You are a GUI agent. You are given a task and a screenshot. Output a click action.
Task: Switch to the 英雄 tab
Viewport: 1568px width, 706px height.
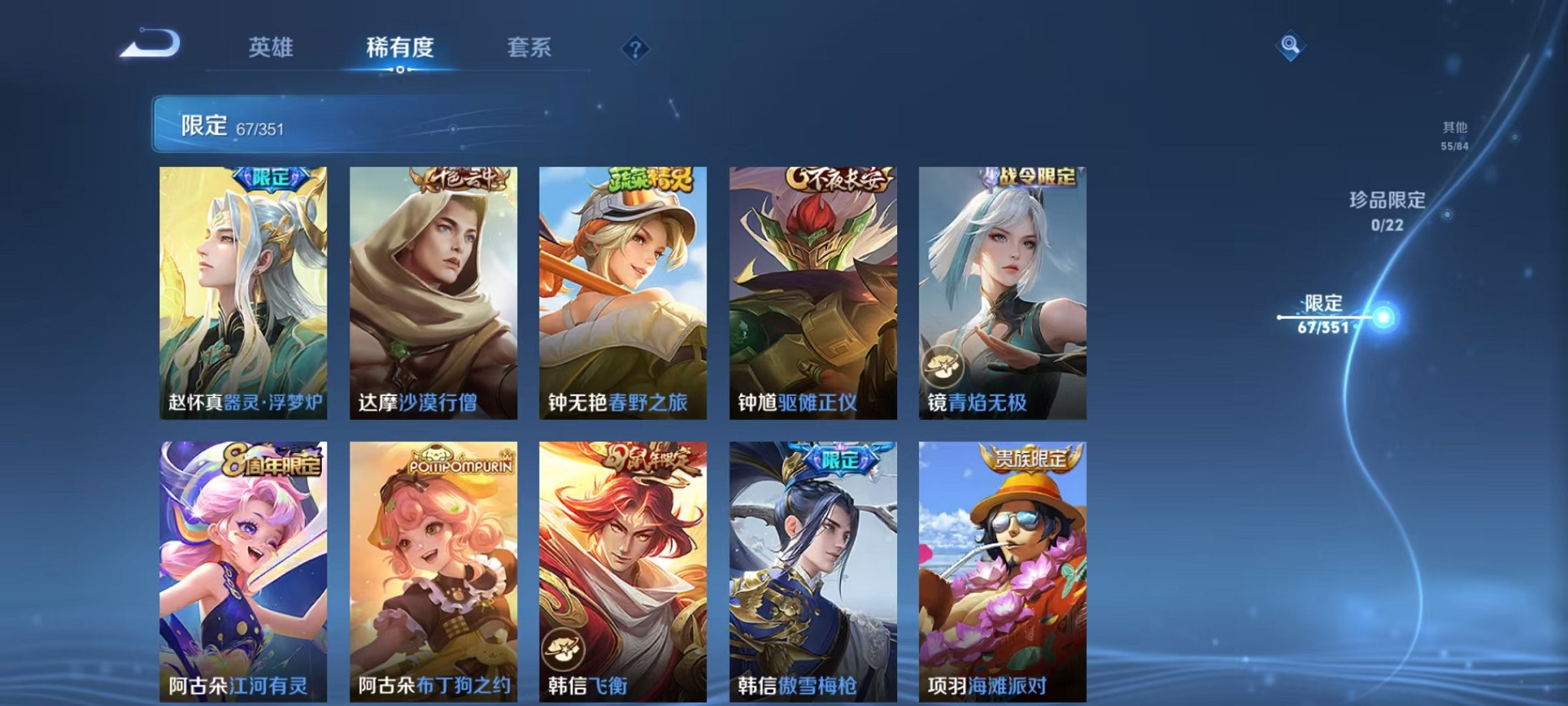click(x=269, y=48)
